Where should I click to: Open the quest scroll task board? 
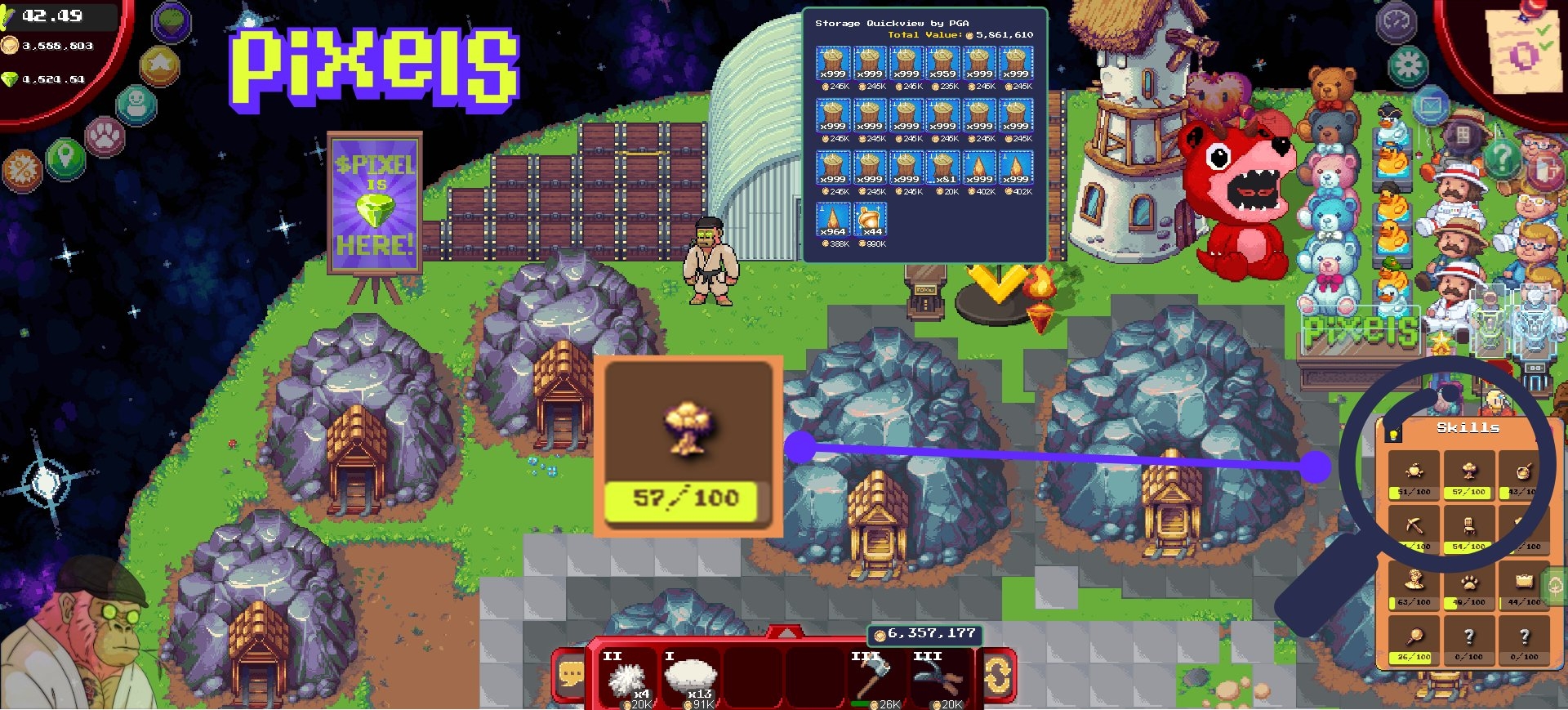tap(1522, 51)
